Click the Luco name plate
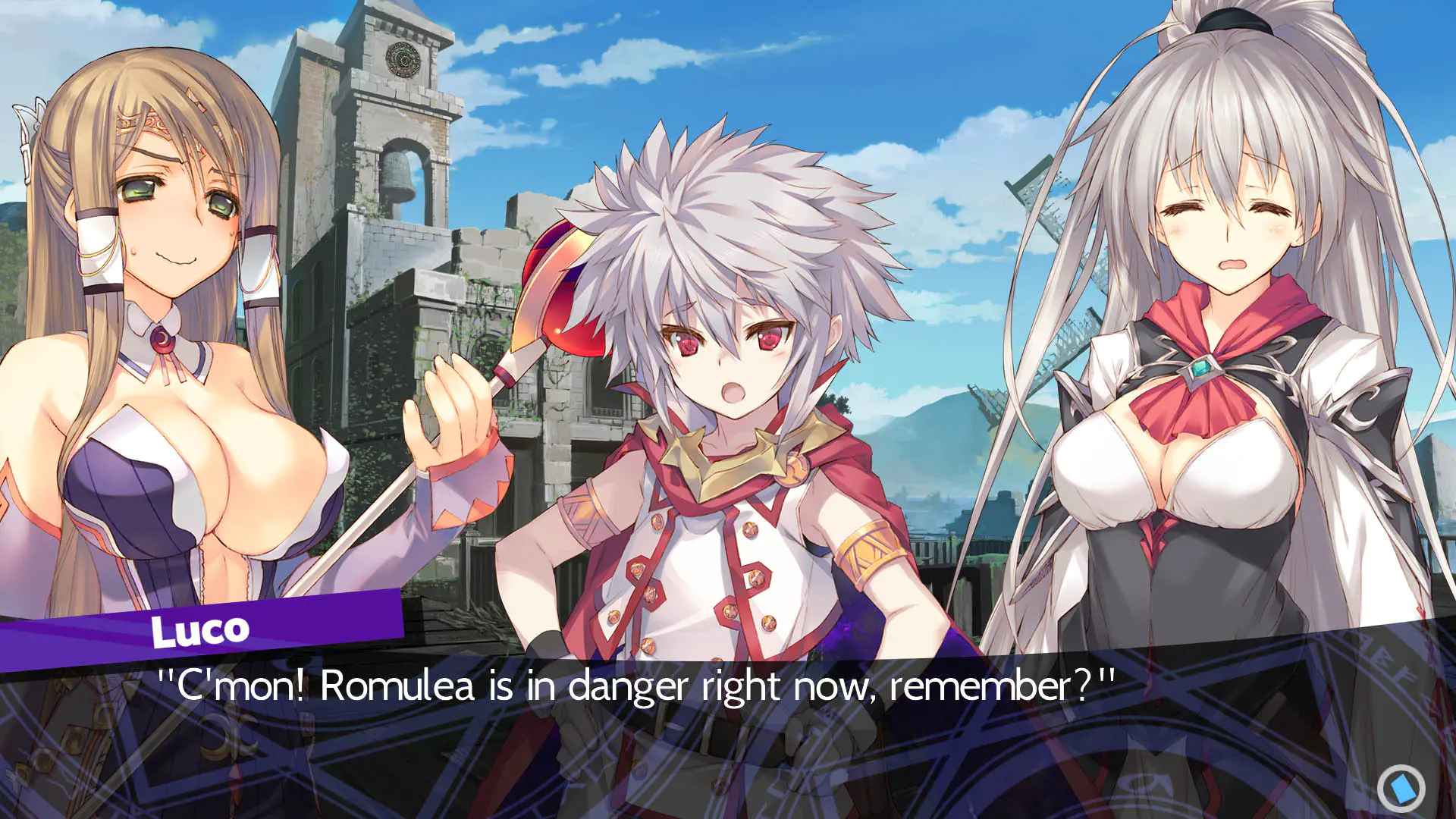Screen dimensions: 1456x819 point(202,629)
